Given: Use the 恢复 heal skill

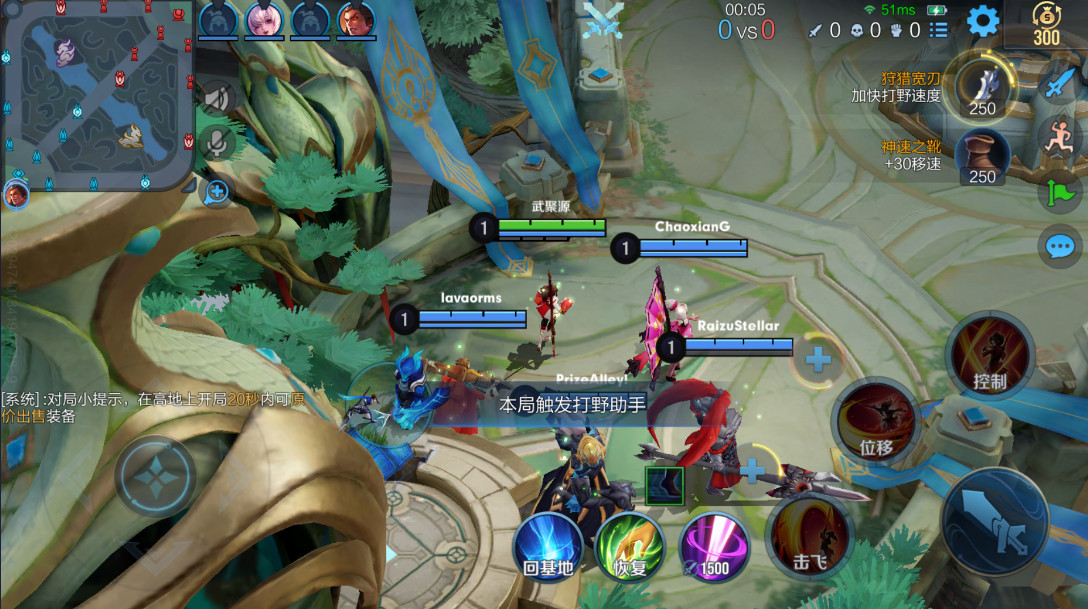Looking at the screenshot, I should click(630, 547).
